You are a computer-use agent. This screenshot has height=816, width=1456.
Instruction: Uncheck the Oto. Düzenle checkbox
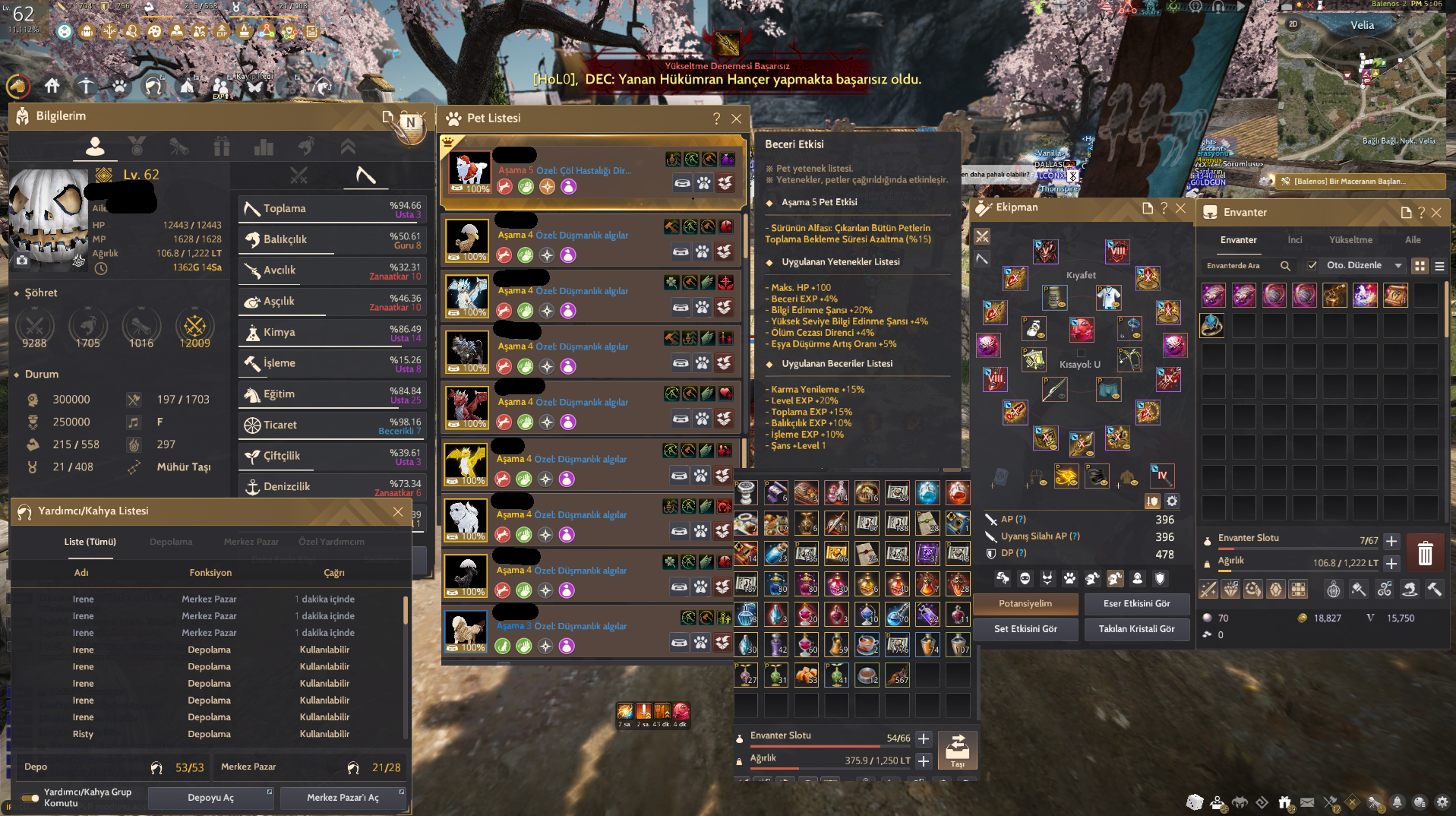click(x=1312, y=265)
